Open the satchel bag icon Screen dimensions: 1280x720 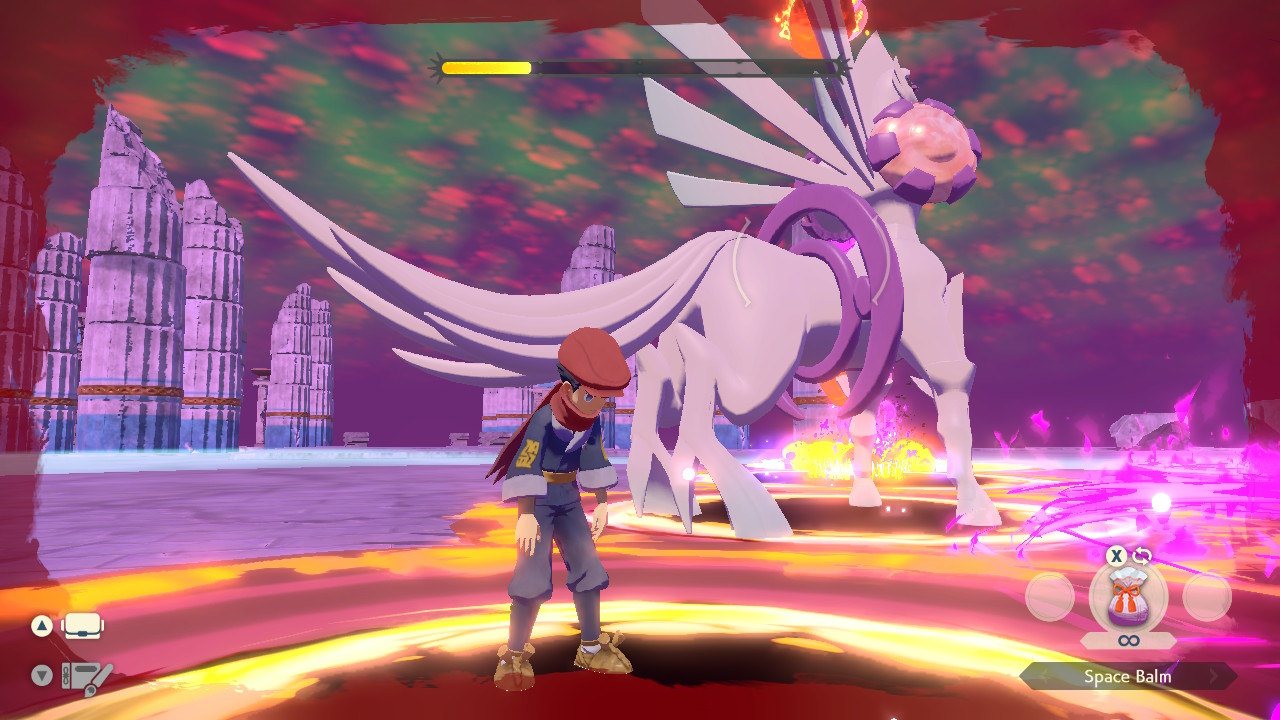coord(84,627)
